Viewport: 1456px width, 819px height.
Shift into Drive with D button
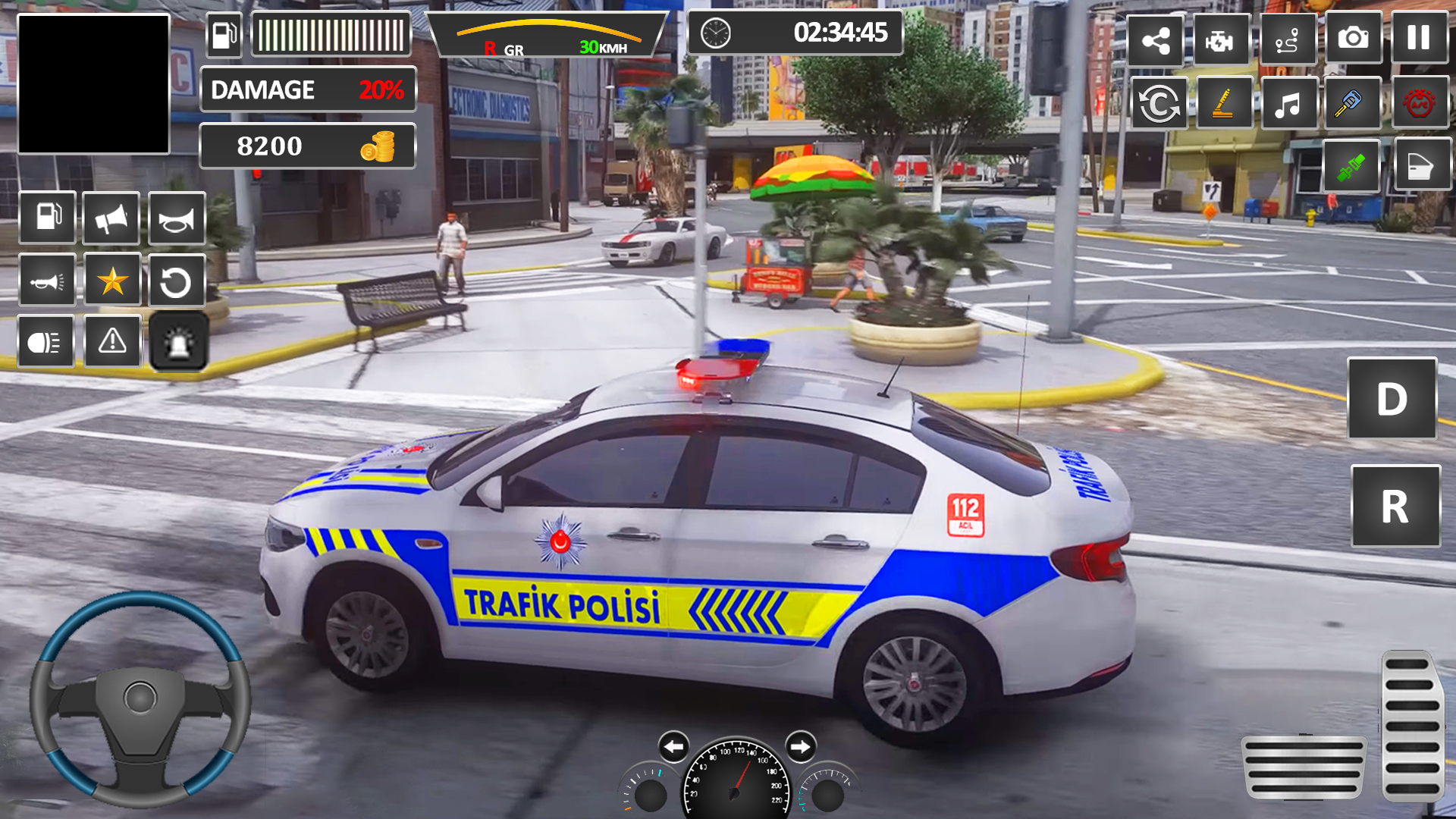click(x=1392, y=399)
